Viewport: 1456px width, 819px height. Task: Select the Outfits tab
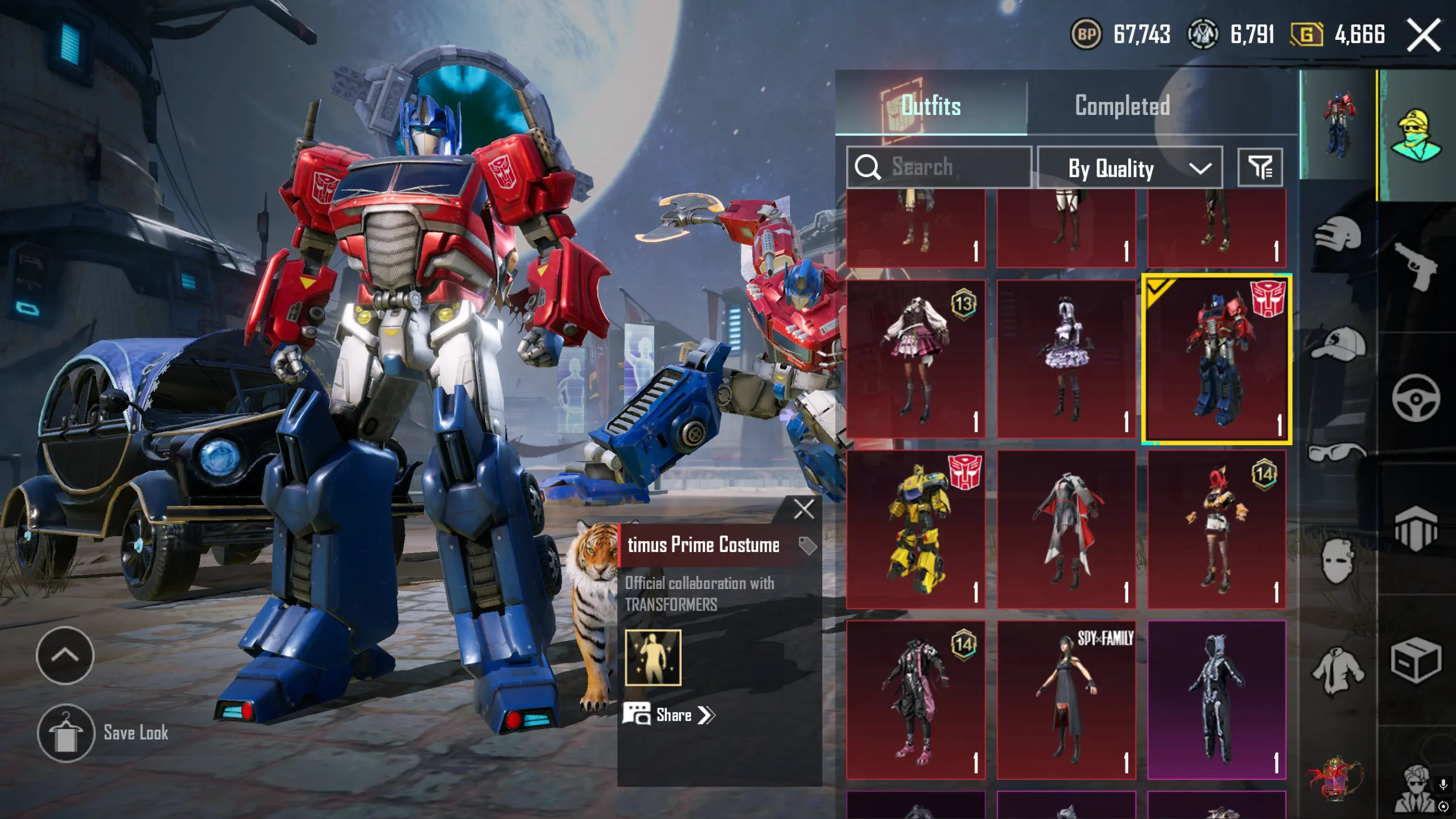pos(931,106)
